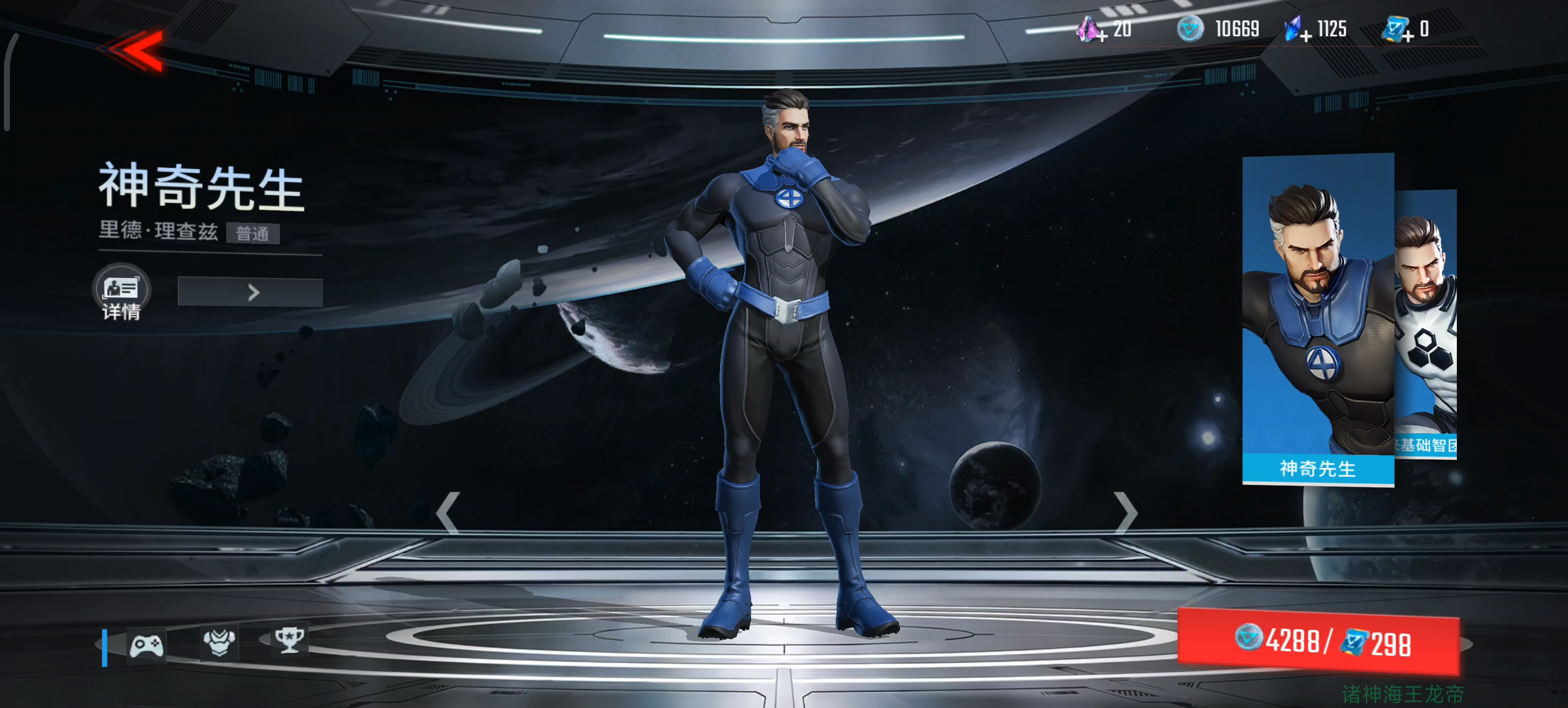Viewport: 1568px width, 708px height.
Task: Open the 详情 hero details
Action: point(121,293)
